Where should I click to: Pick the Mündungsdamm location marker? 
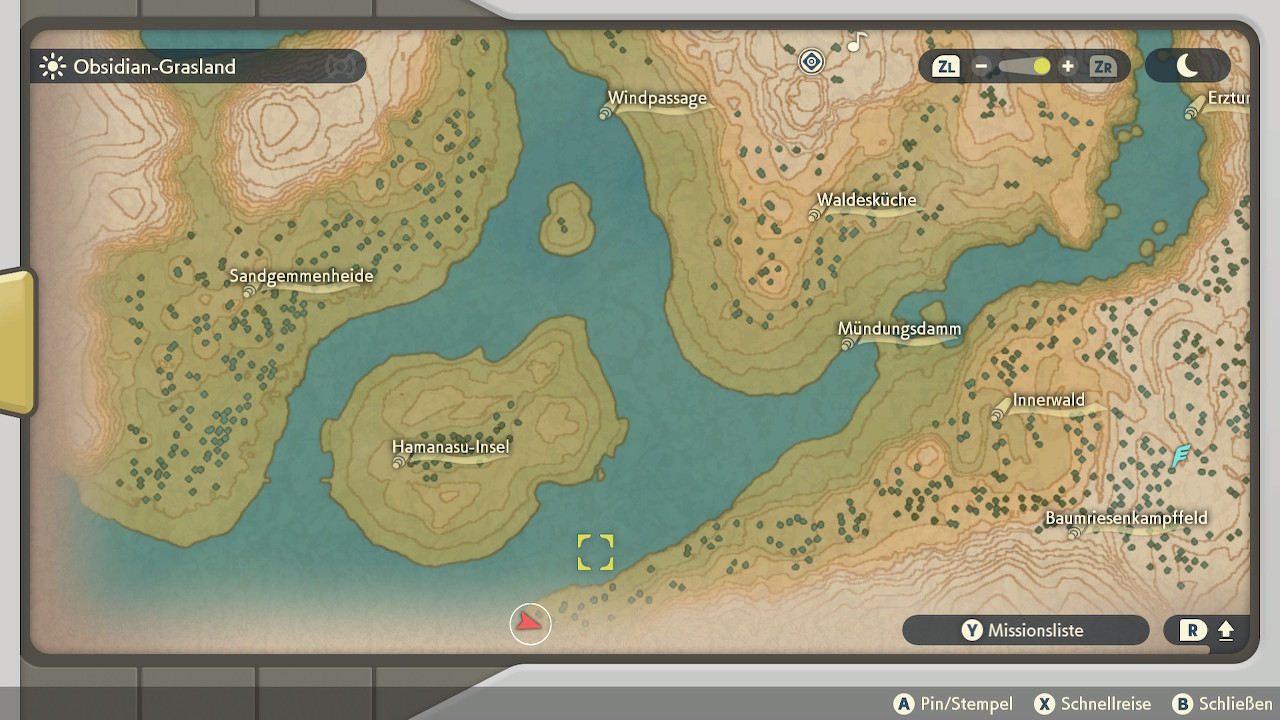[x=899, y=329]
